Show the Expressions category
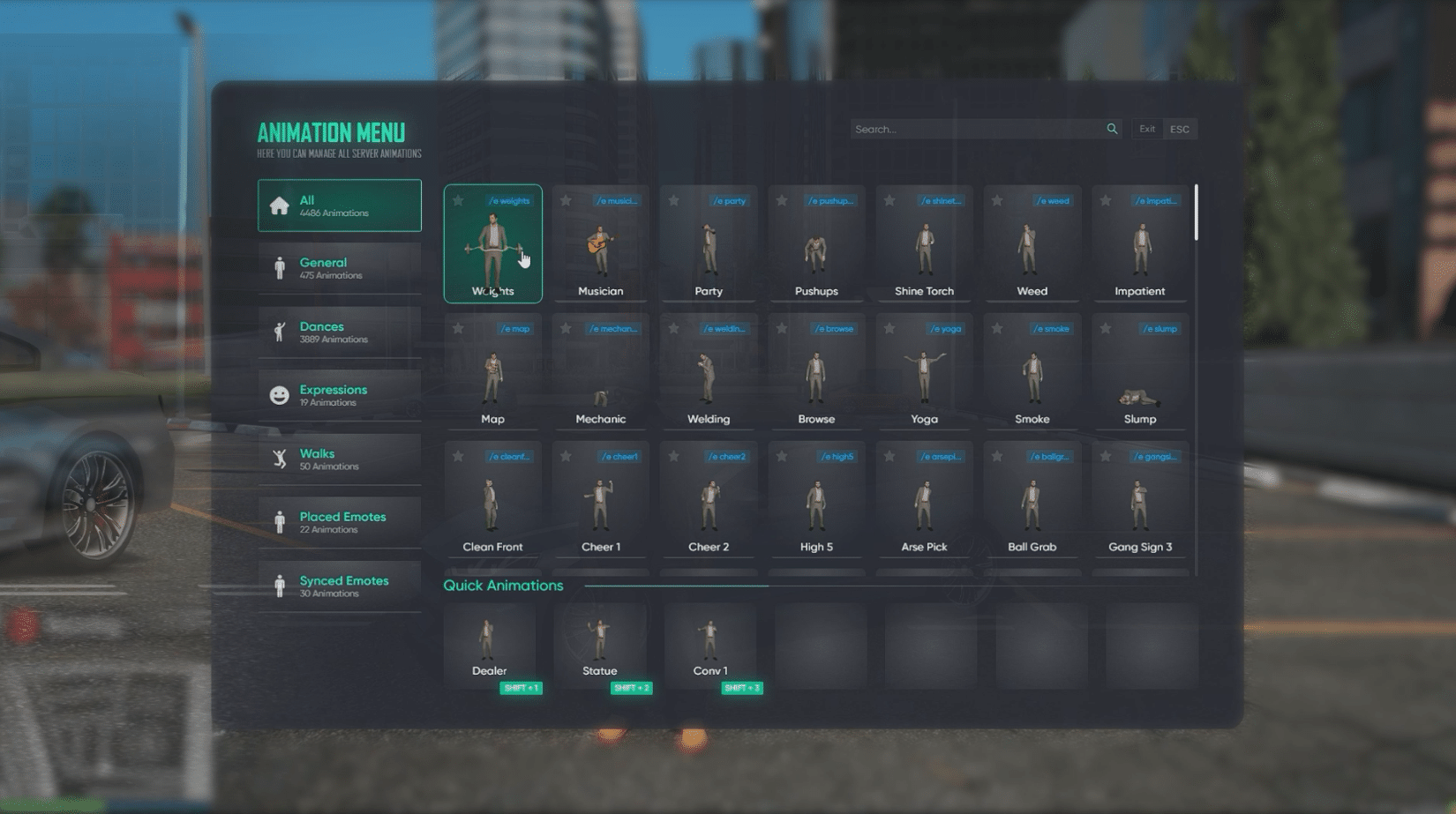This screenshot has height=814, width=1456. 339,395
